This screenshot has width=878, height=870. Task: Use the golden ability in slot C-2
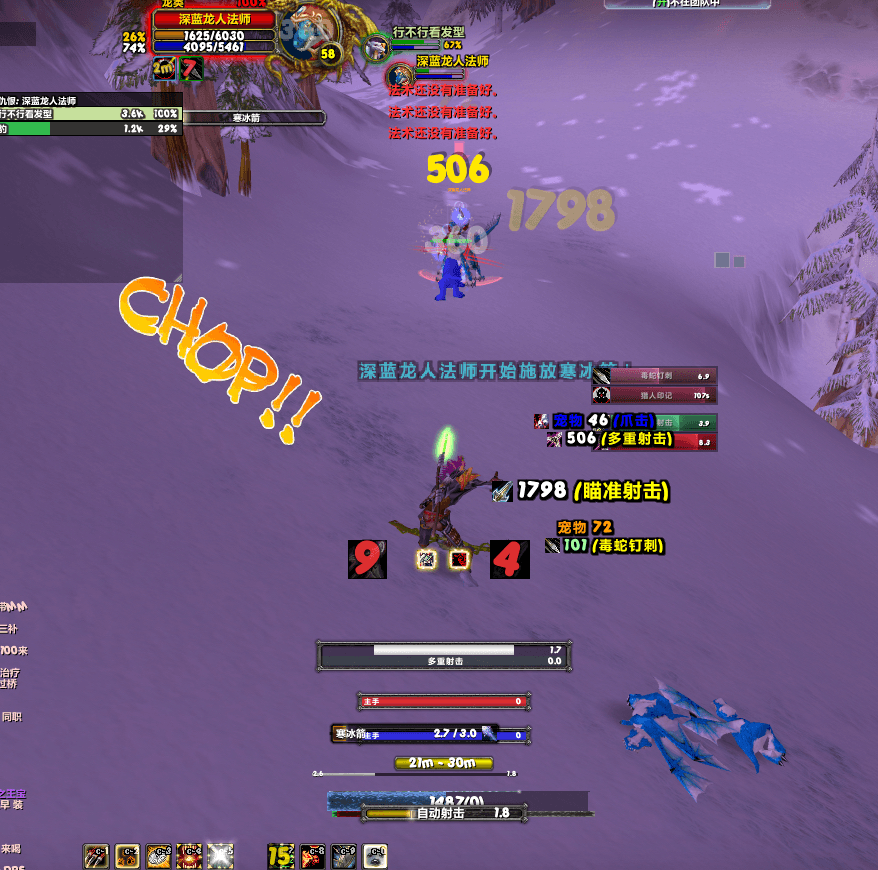(x=128, y=856)
